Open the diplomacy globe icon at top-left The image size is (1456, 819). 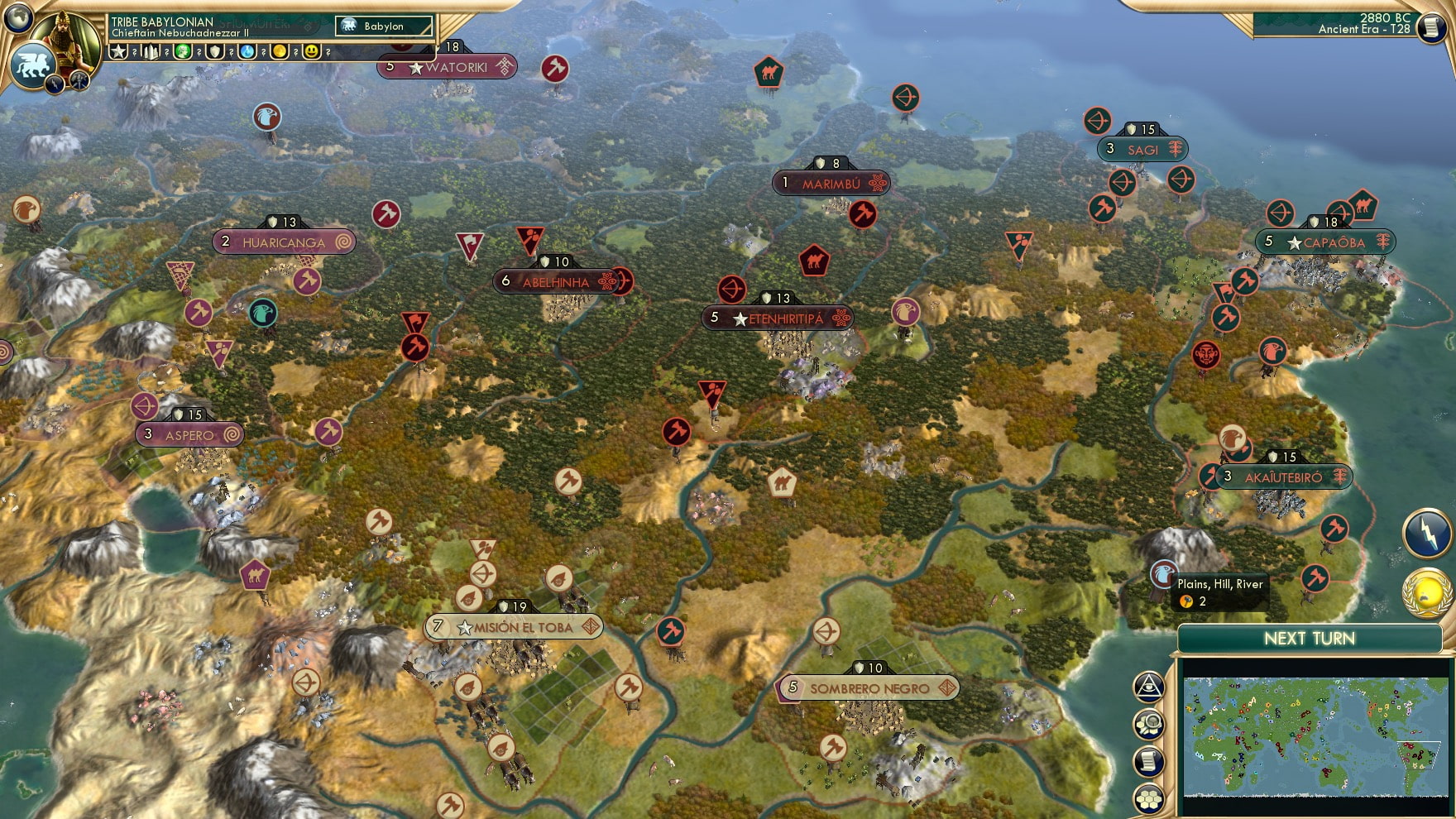(x=17, y=17)
